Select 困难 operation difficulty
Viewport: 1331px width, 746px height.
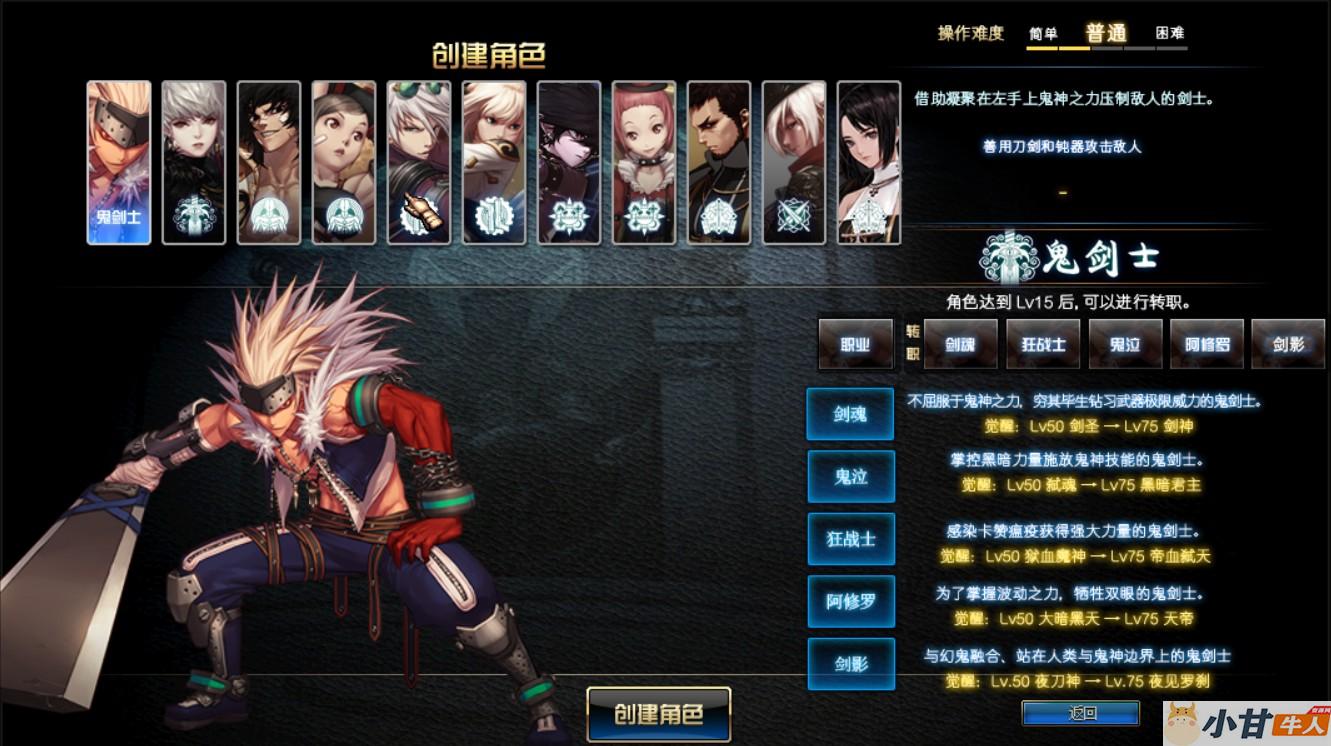pos(1171,32)
